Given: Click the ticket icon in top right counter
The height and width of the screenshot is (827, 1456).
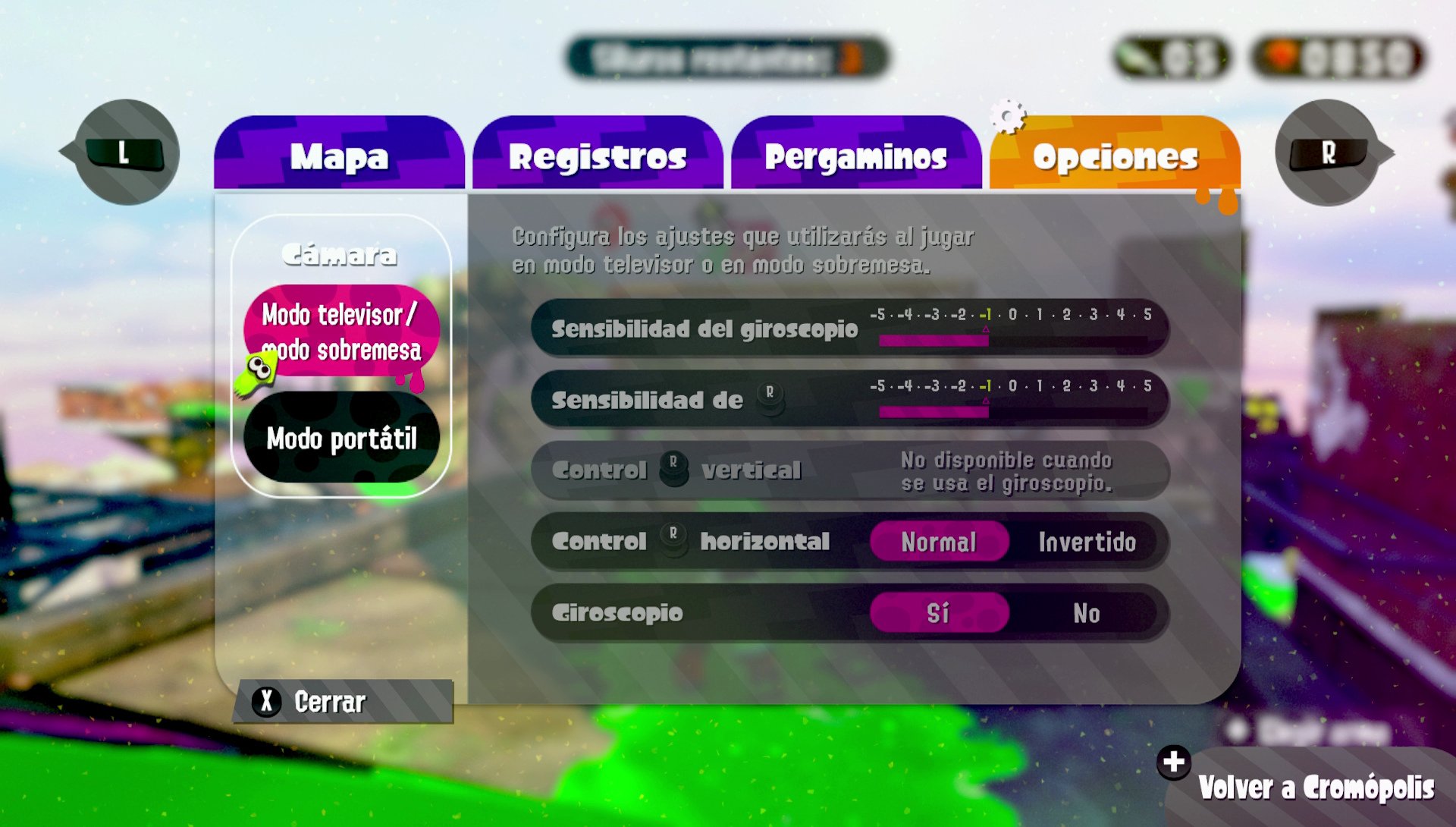Looking at the screenshot, I should click(x=1135, y=55).
